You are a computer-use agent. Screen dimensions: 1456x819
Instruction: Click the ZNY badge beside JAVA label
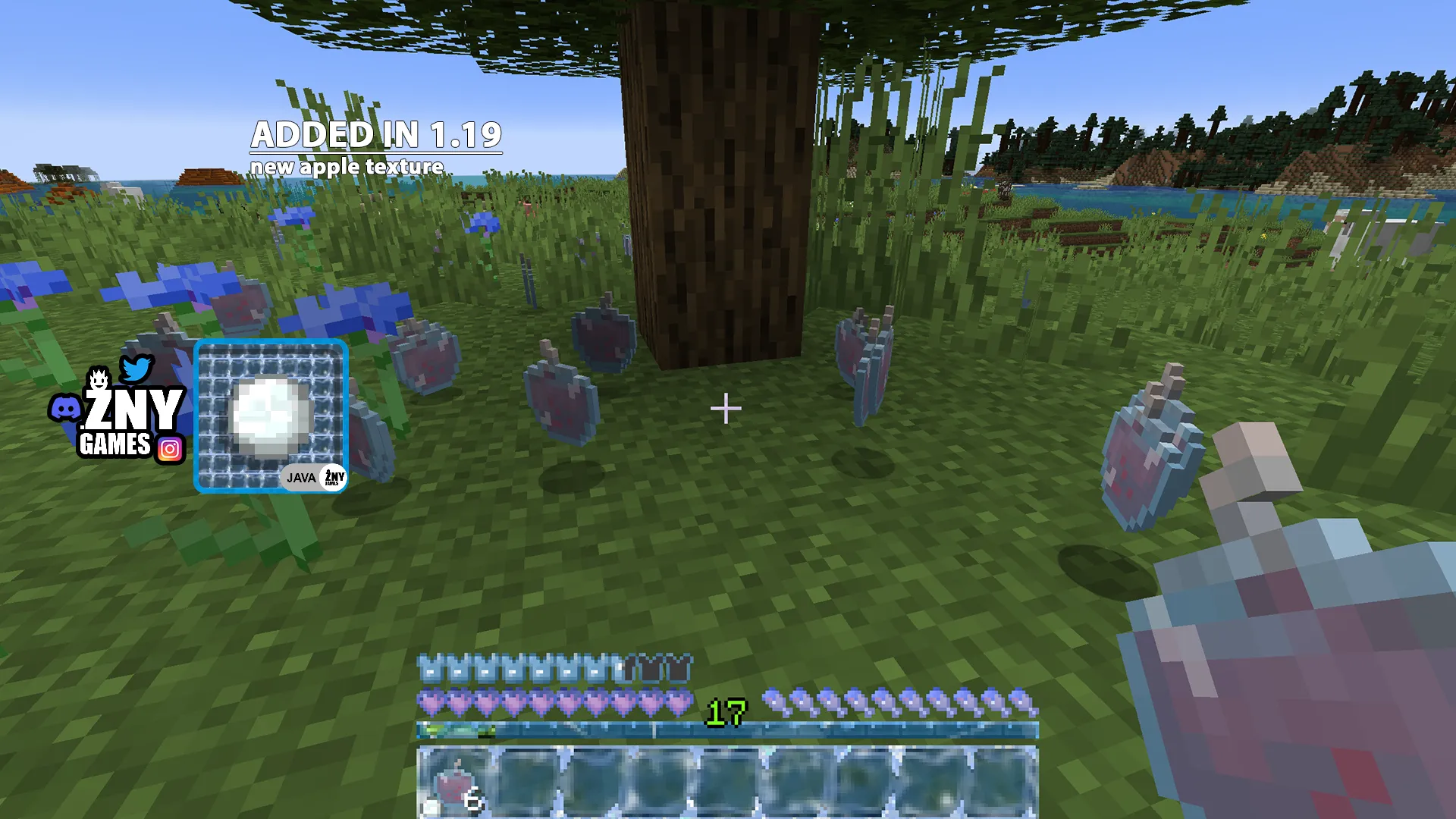point(332,478)
